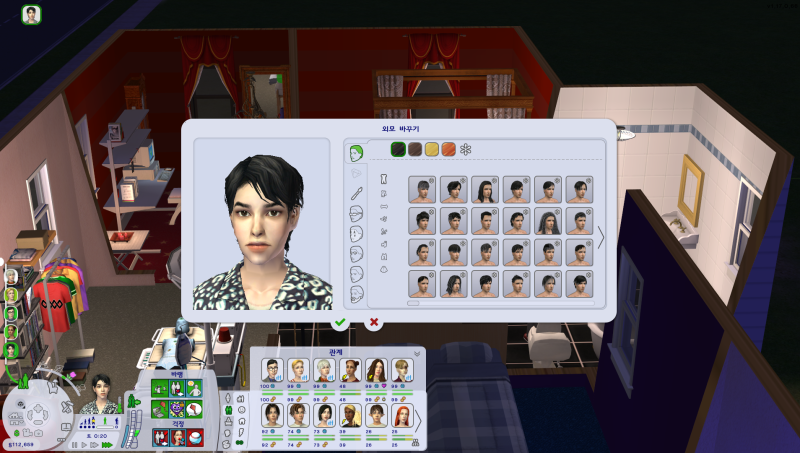
Task: Open the makeup brush category tab
Action: tap(355, 192)
